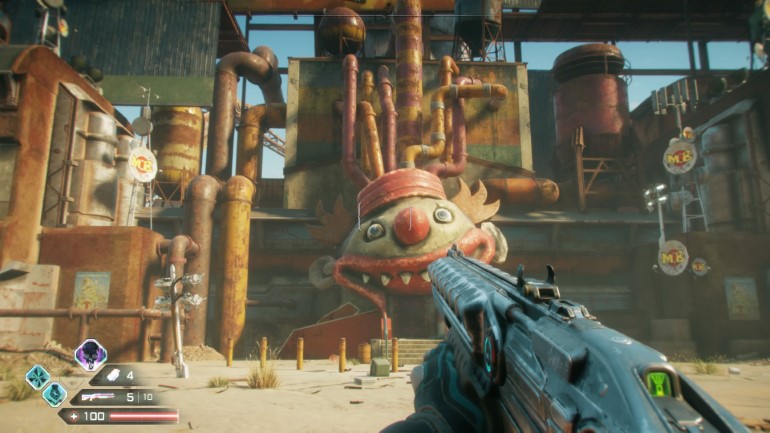Select the teal shatter burst ability icon

[x=38, y=377]
